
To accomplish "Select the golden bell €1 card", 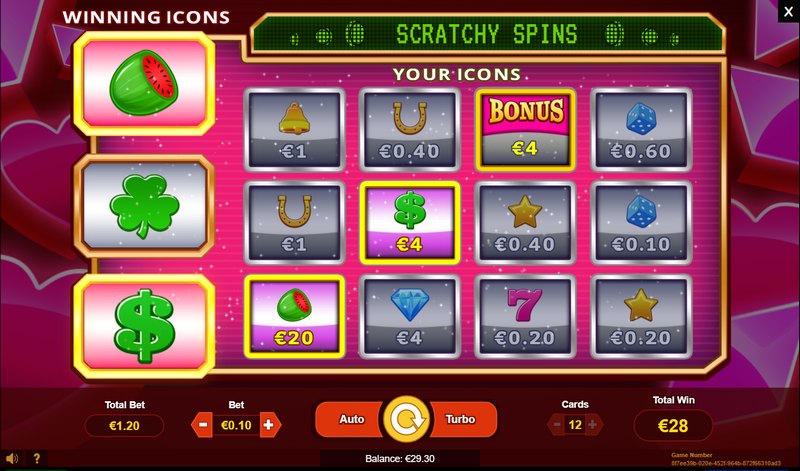I will 295,127.
